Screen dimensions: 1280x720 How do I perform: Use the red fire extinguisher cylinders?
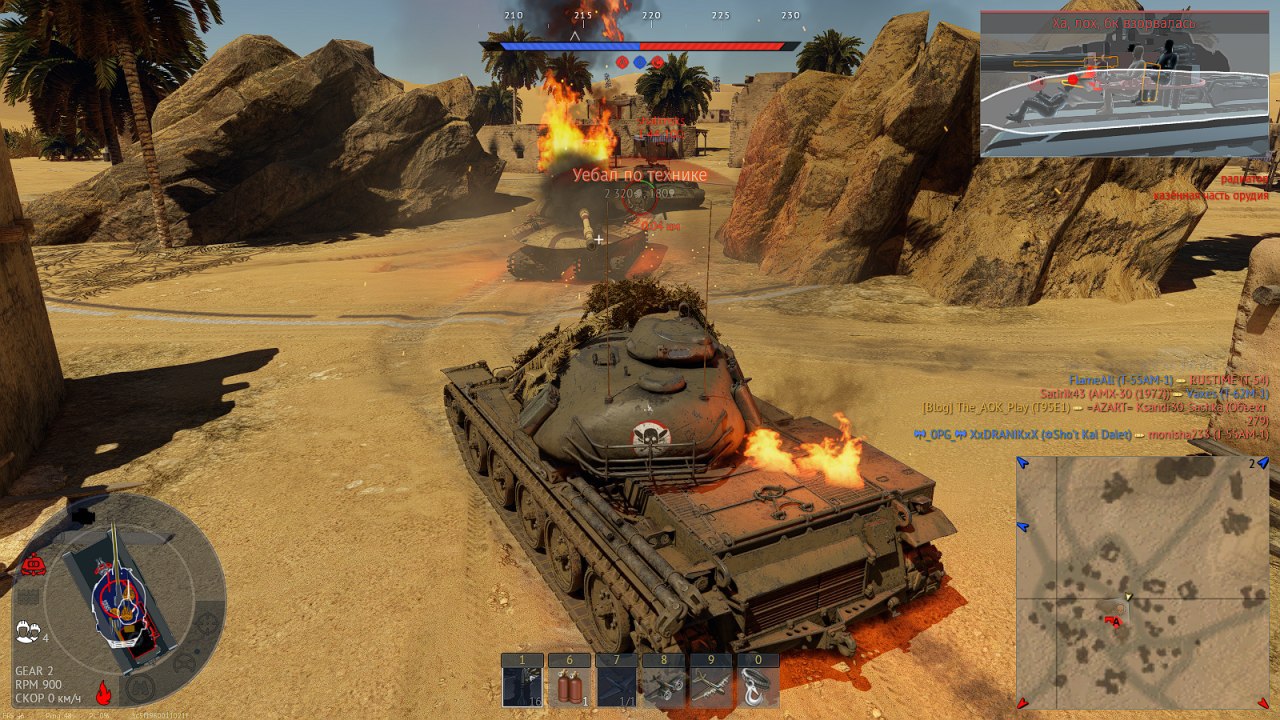(569, 688)
